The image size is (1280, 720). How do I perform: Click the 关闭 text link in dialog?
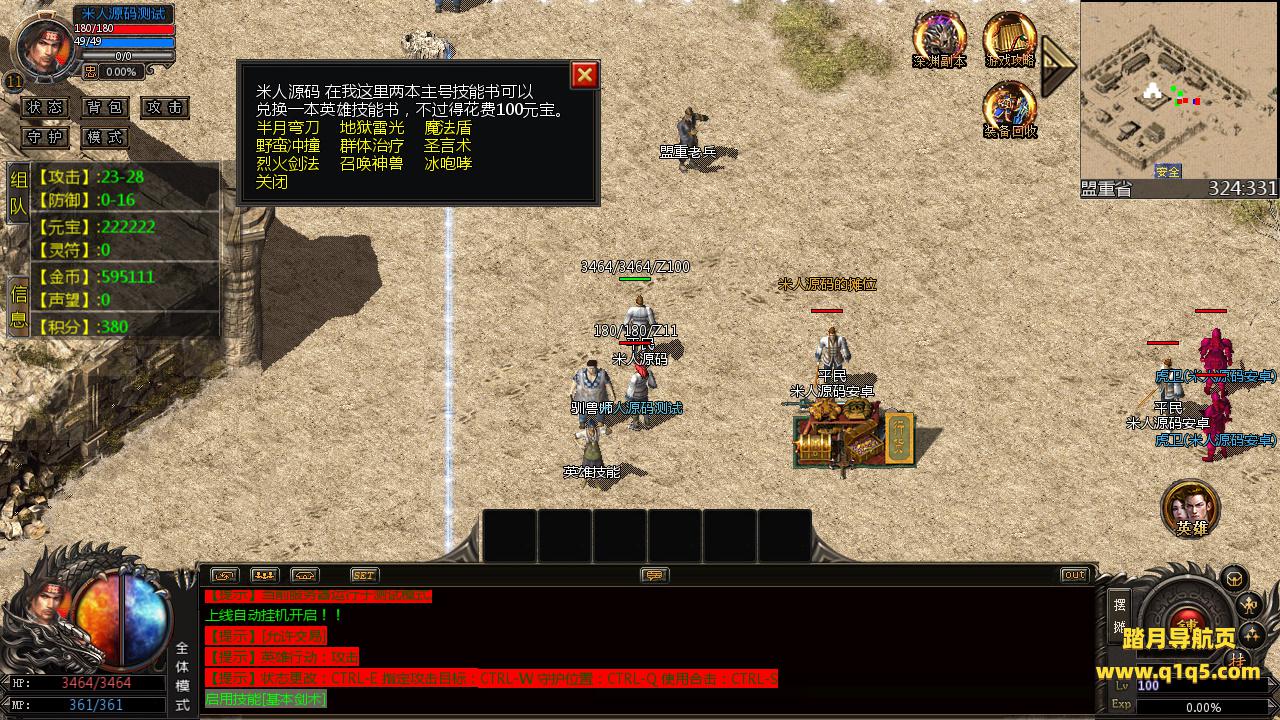click(x=271, y=182)
